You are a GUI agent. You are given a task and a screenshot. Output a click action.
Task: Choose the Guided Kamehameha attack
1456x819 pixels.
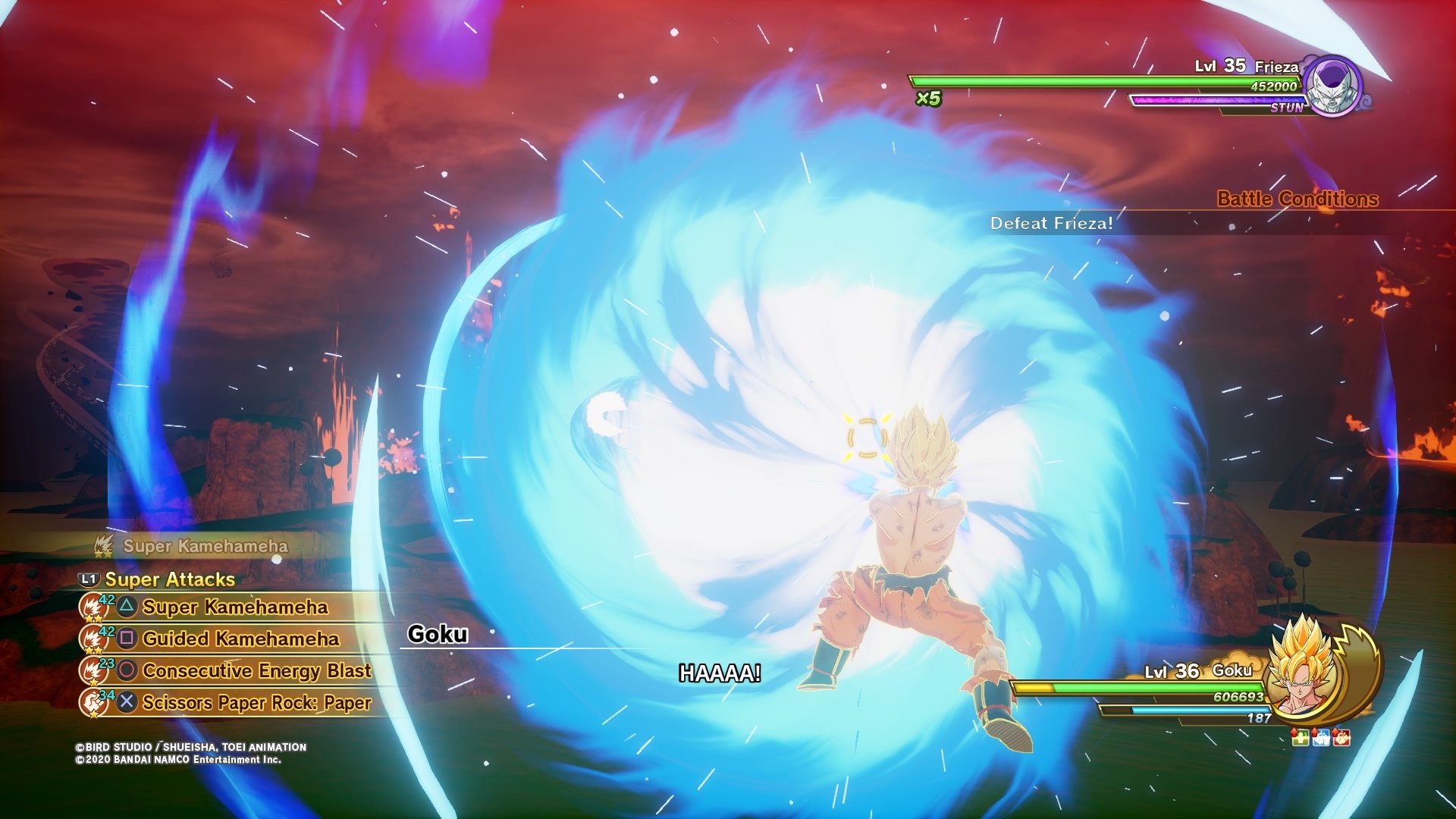(240, 639)
